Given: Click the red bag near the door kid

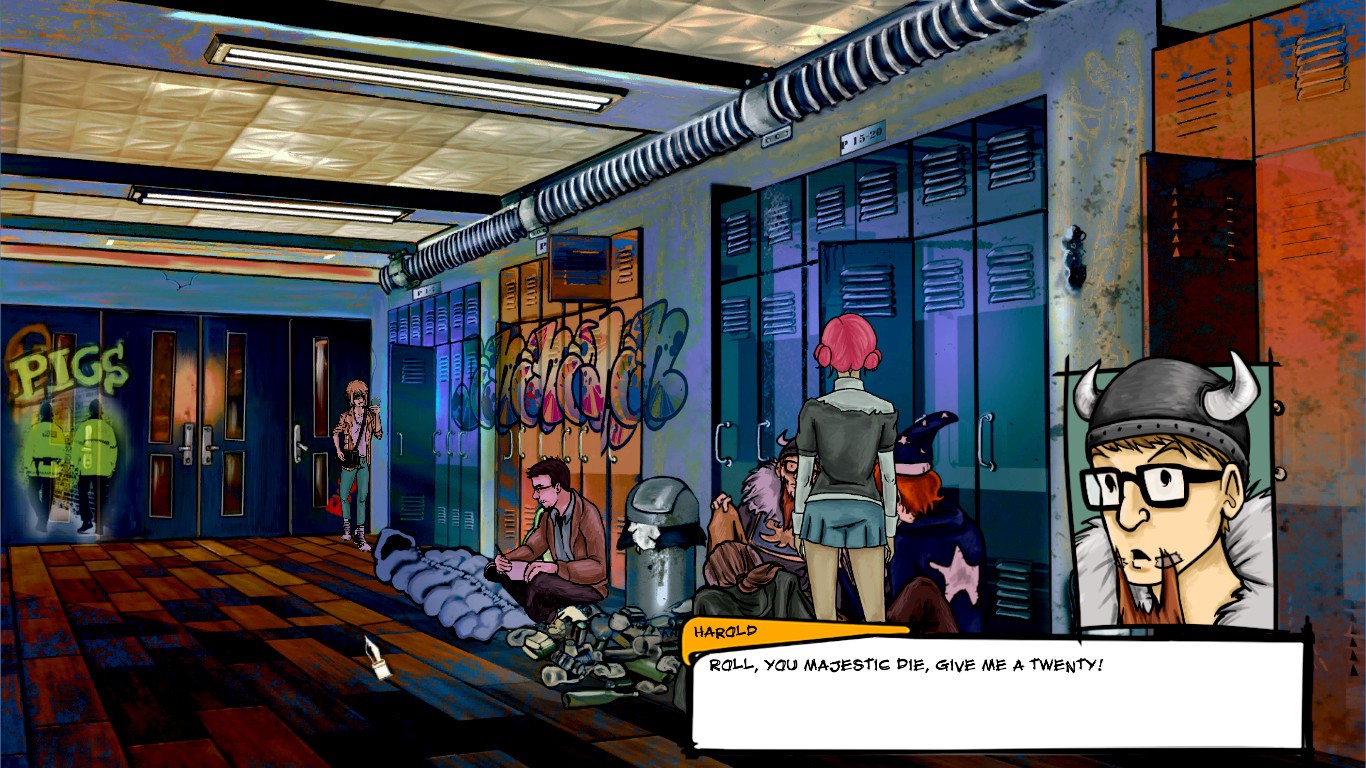Looking at the screenshot, I should click(x=335, y=506).
